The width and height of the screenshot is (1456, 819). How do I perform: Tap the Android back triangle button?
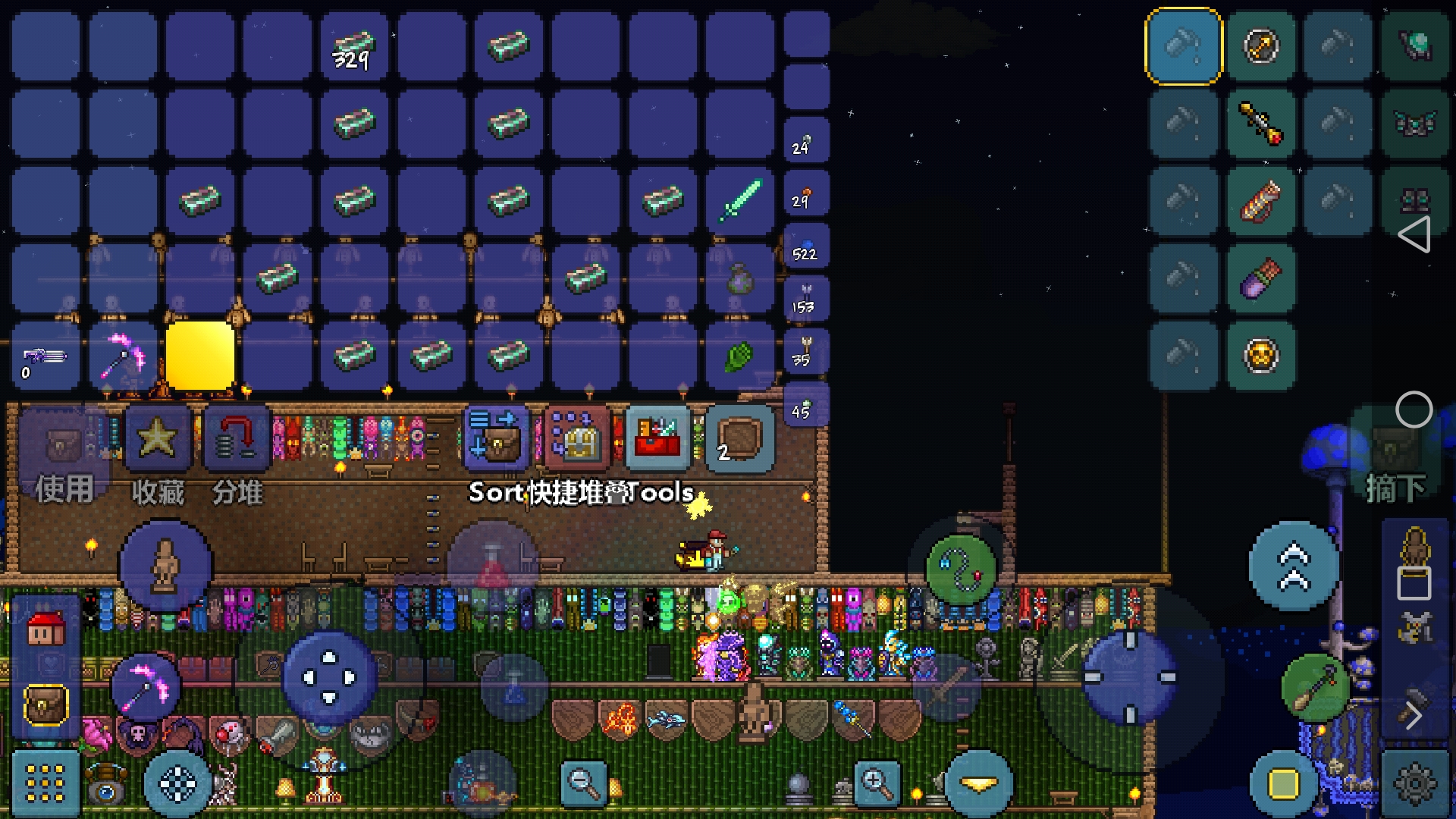click(x=1414, y=234)
